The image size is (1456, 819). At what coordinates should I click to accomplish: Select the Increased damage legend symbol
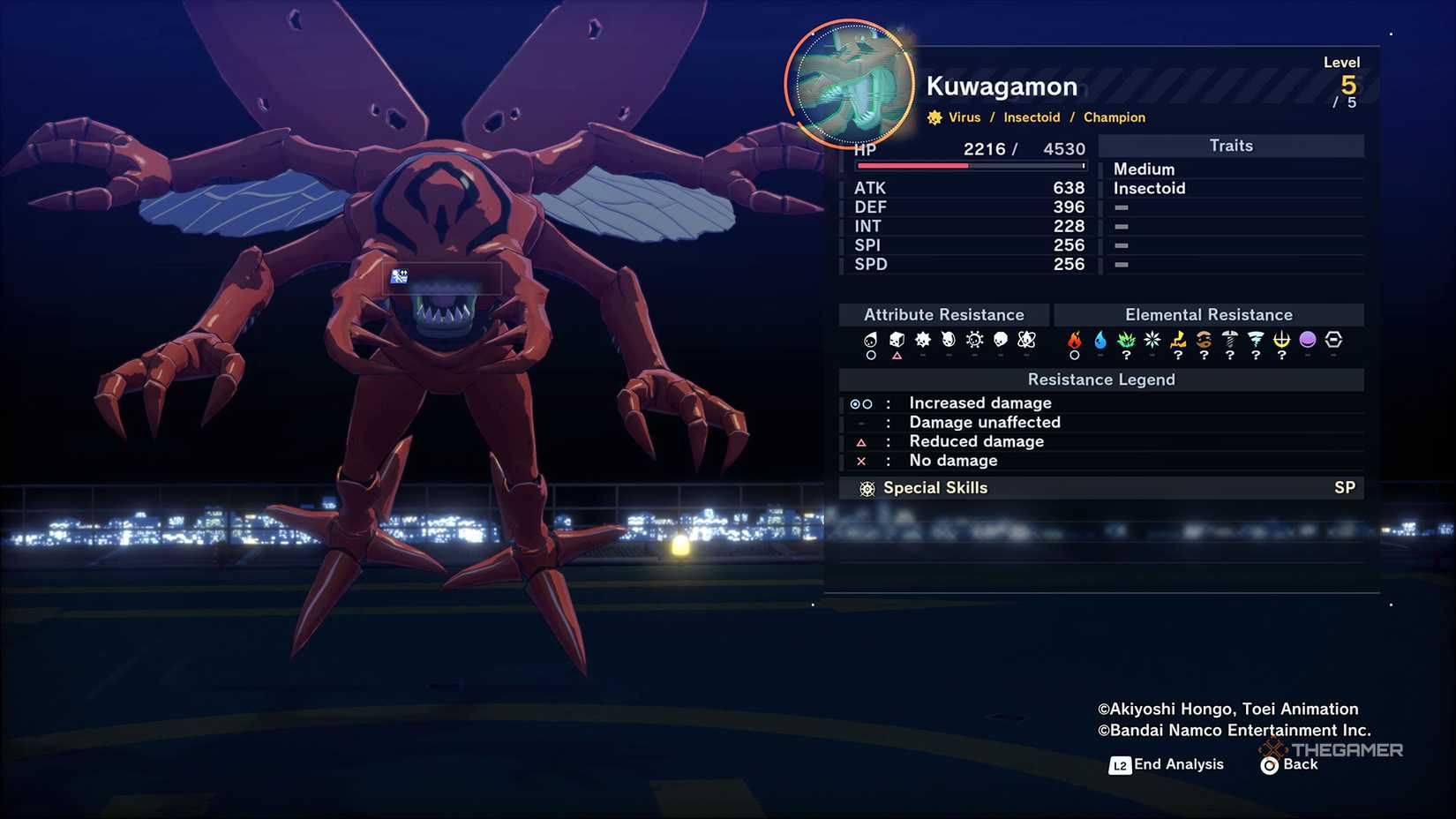click(x=860, y=403)
